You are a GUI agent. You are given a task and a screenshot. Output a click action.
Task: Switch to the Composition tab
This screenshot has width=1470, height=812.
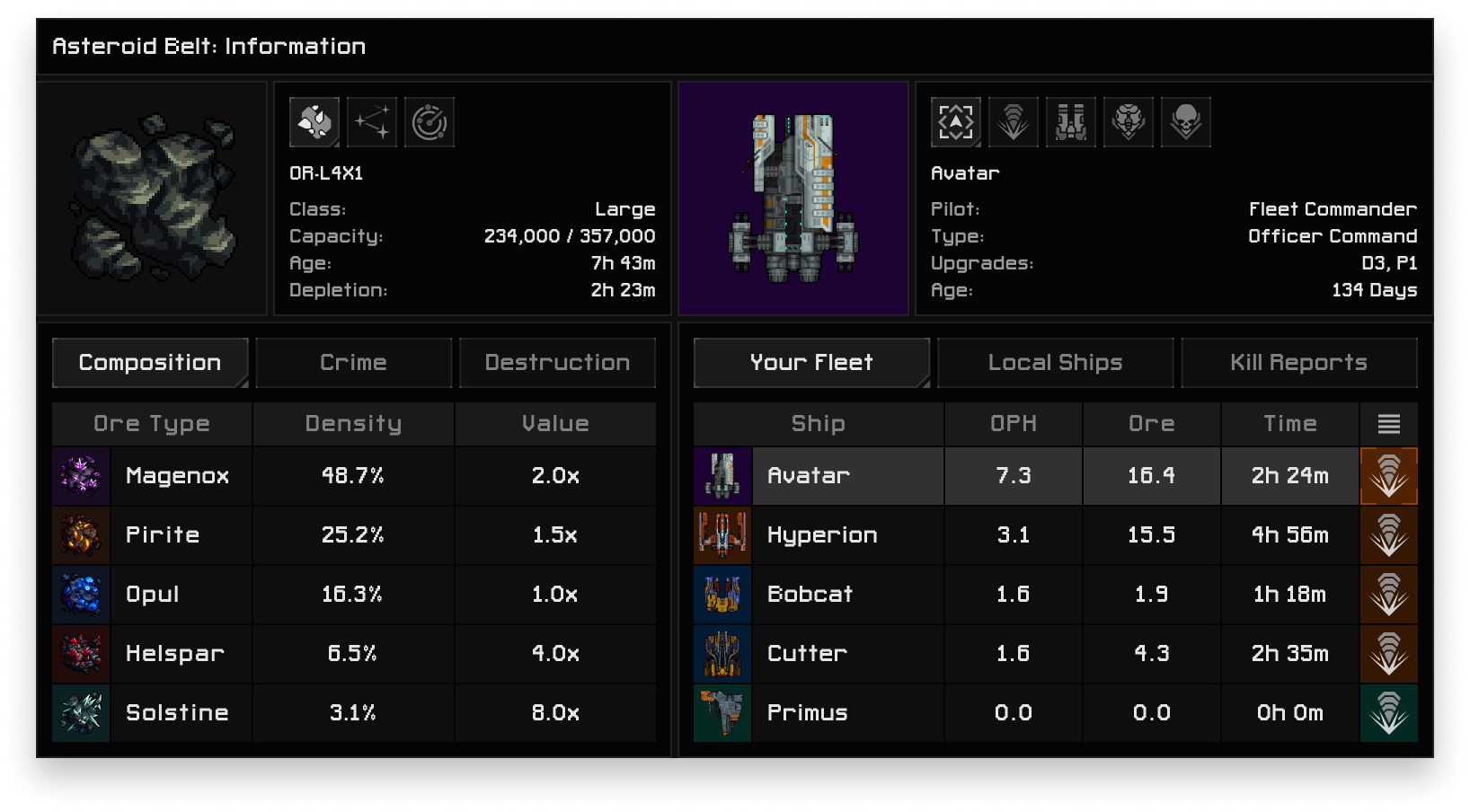click(150, 363)
